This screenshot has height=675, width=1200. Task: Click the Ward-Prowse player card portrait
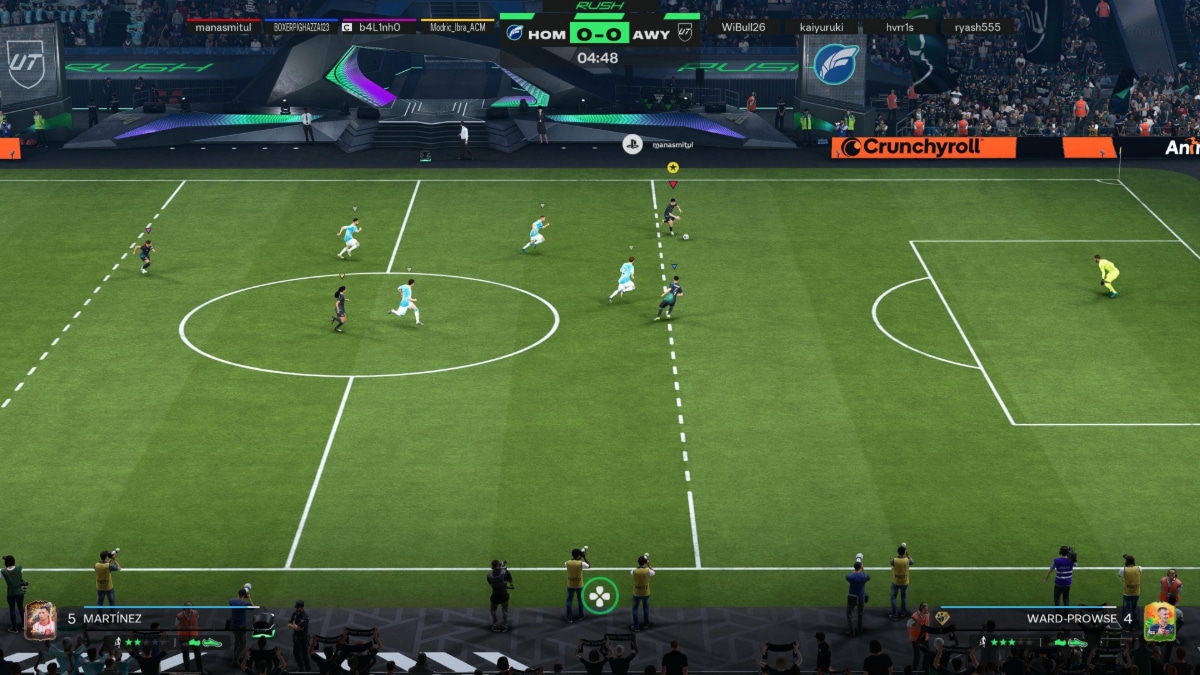pyautogui.click(x=1160, y=621)
